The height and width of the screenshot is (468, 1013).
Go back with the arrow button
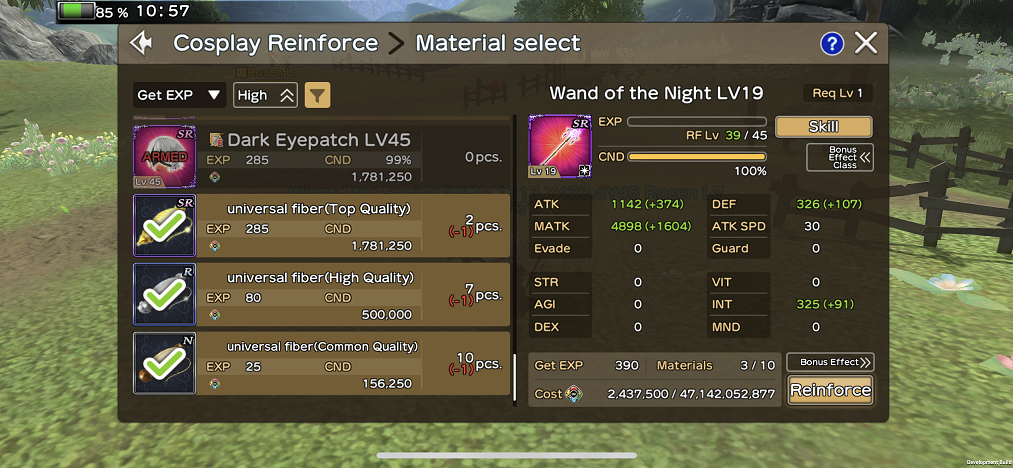(x=142, y=43)
